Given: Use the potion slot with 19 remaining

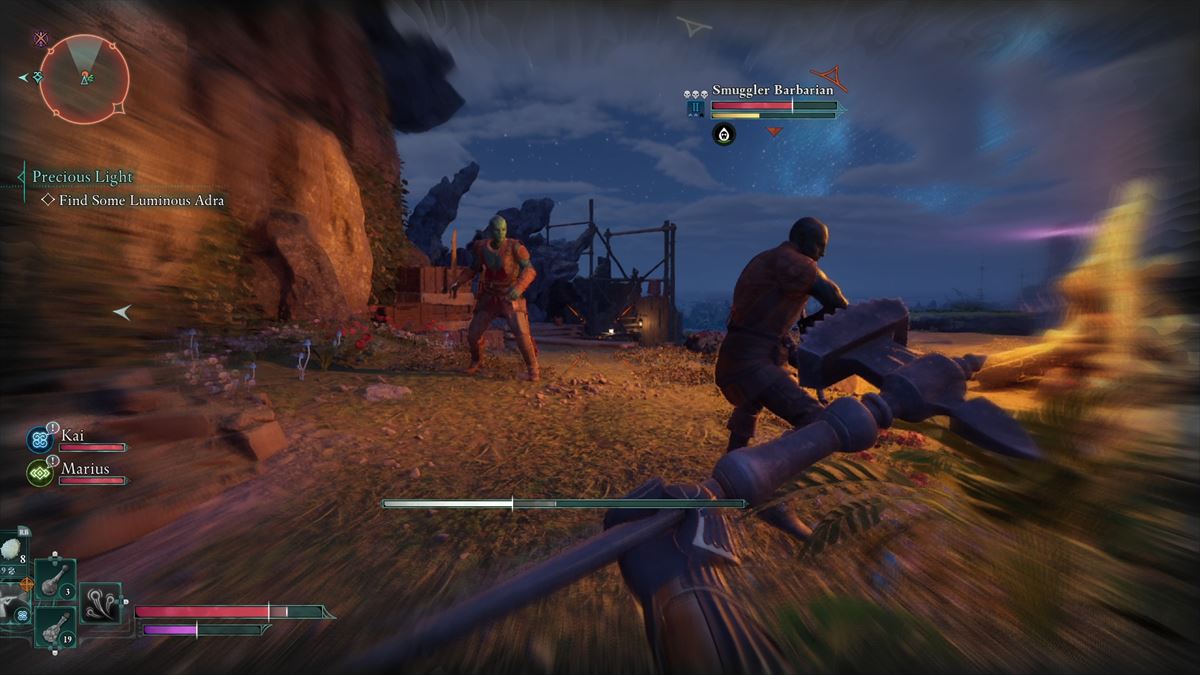Looking at the screenshot, I should click(54, 628).
